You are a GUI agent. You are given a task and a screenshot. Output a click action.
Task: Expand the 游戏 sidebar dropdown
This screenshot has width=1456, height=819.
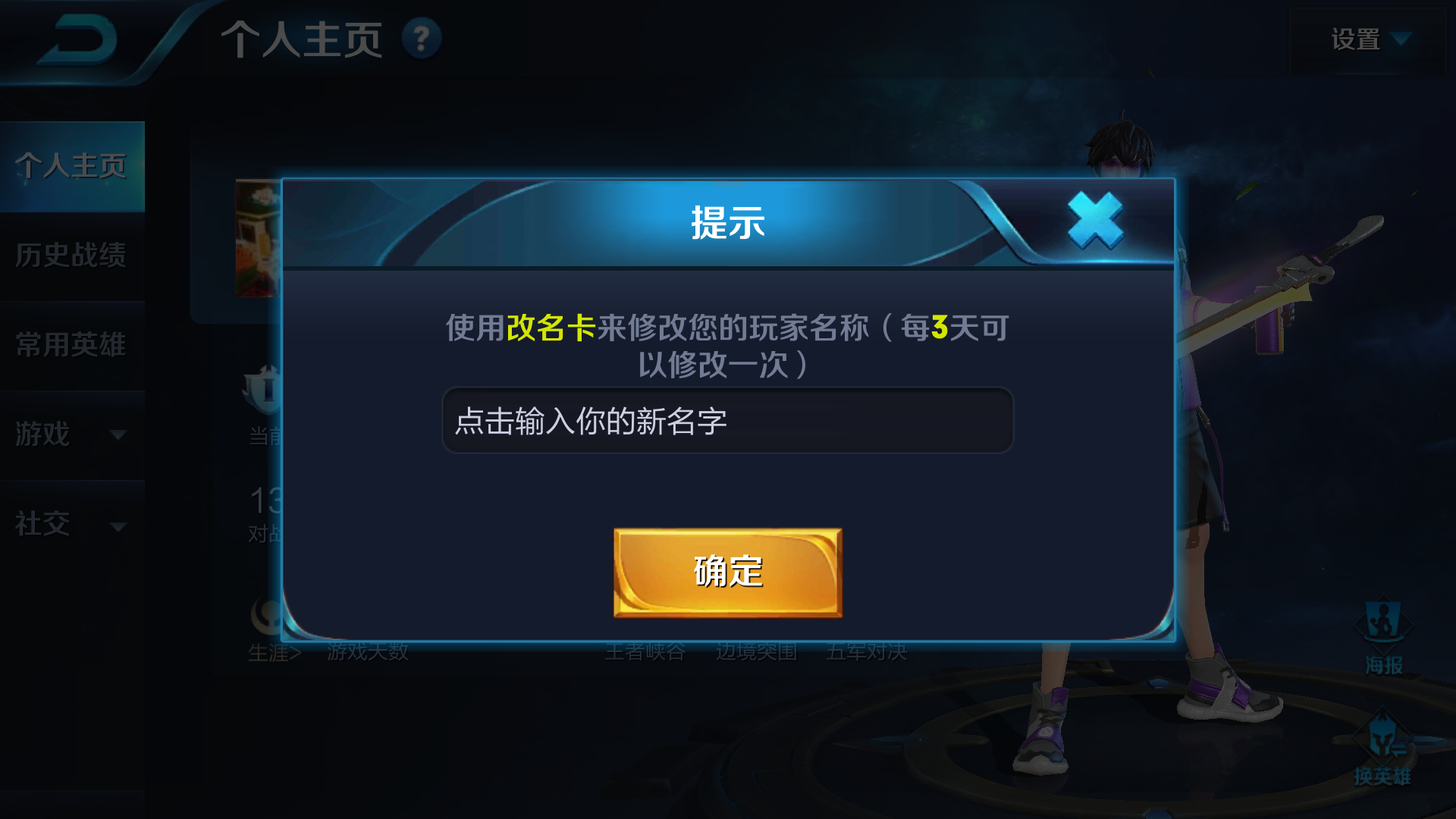tap(72, 435)
